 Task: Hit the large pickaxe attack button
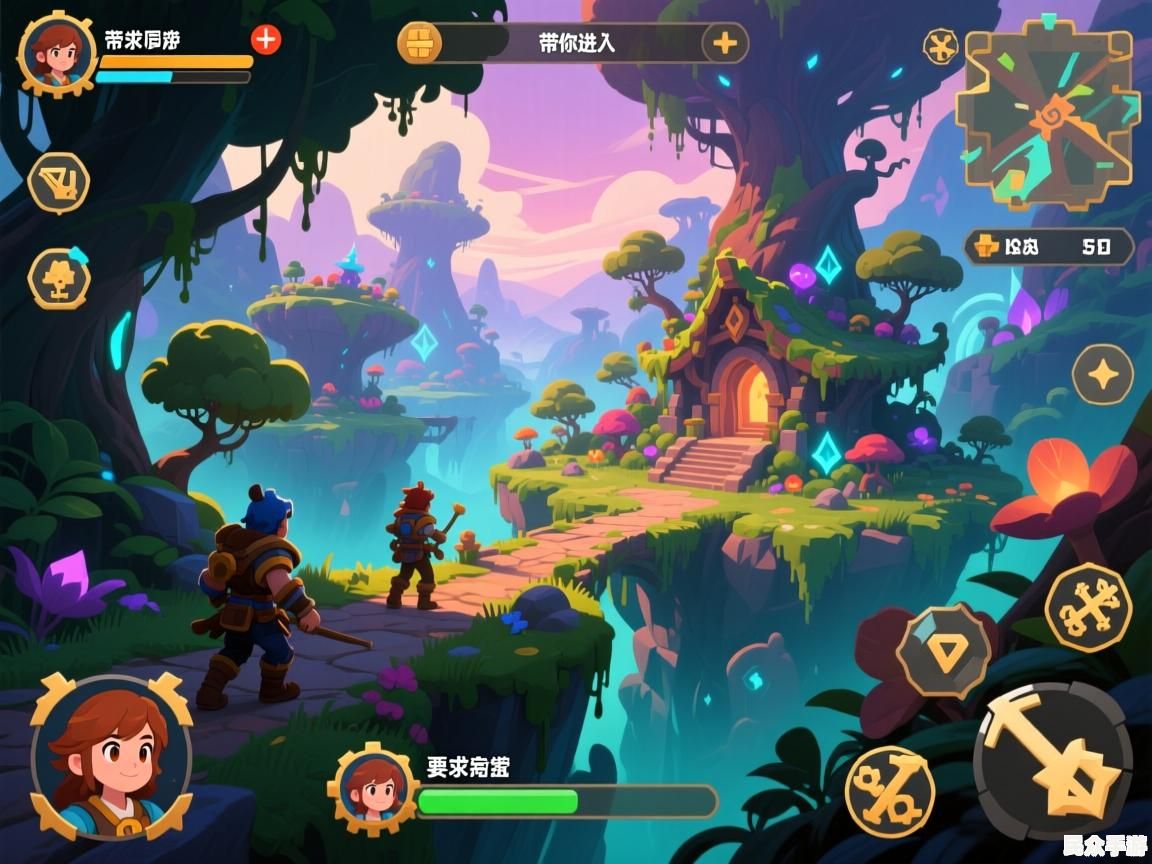pos(1053,763)
